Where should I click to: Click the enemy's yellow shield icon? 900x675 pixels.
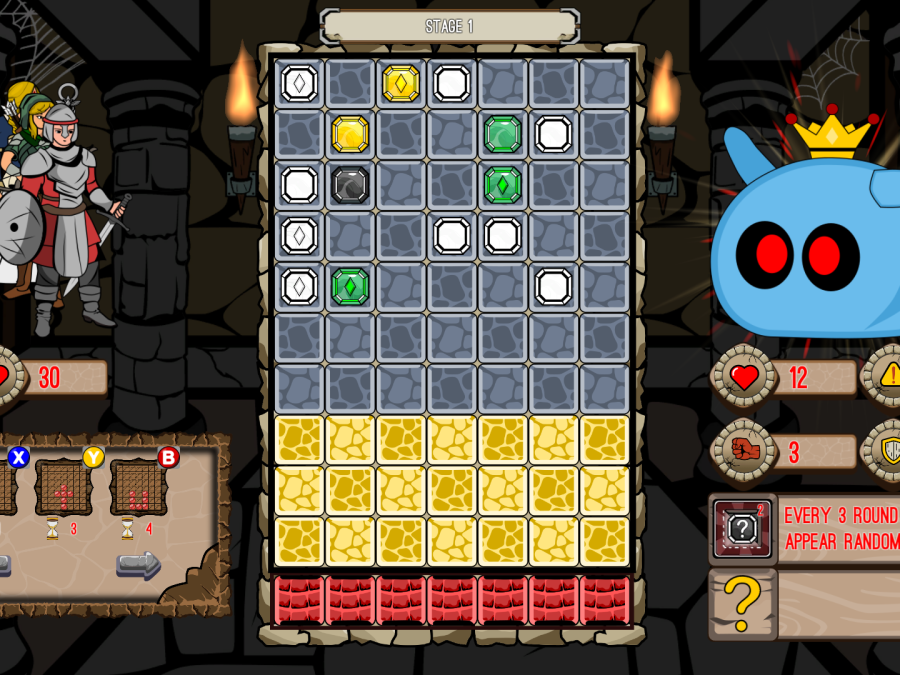tap(888, 451)
